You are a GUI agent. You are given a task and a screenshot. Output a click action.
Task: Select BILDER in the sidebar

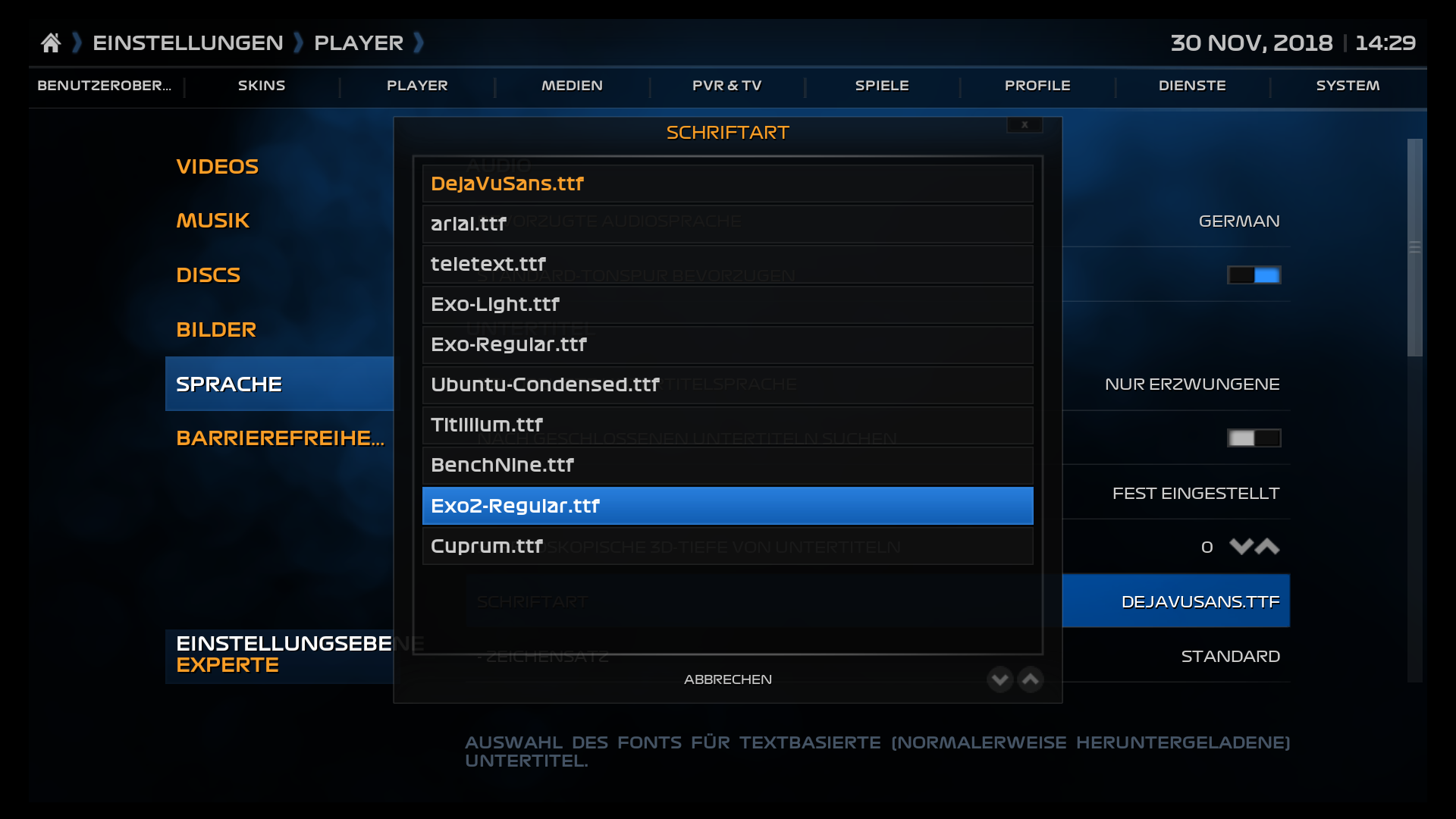point(216,329)
